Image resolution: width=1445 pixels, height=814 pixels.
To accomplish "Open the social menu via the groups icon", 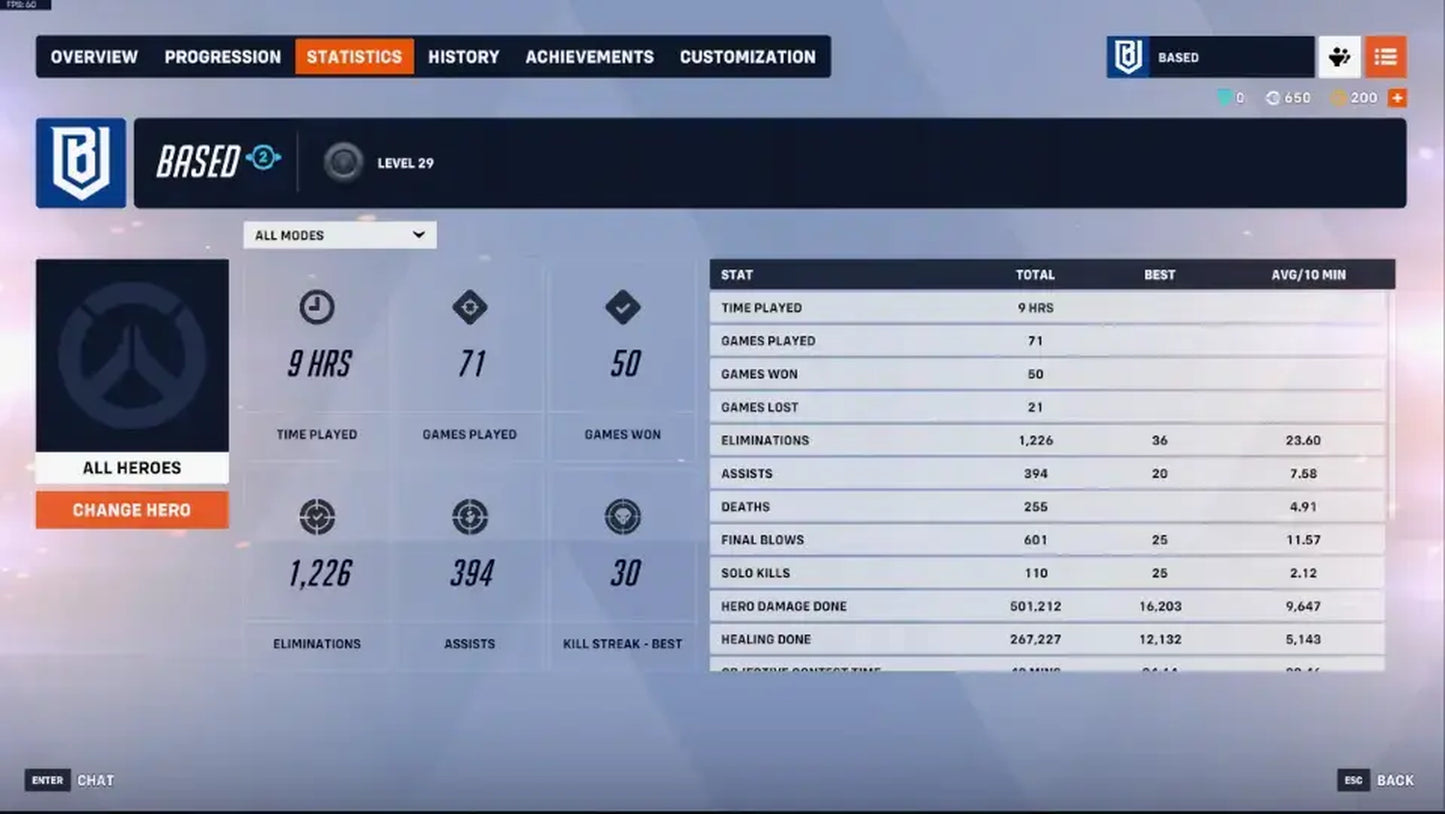I will click(1340, 57).
